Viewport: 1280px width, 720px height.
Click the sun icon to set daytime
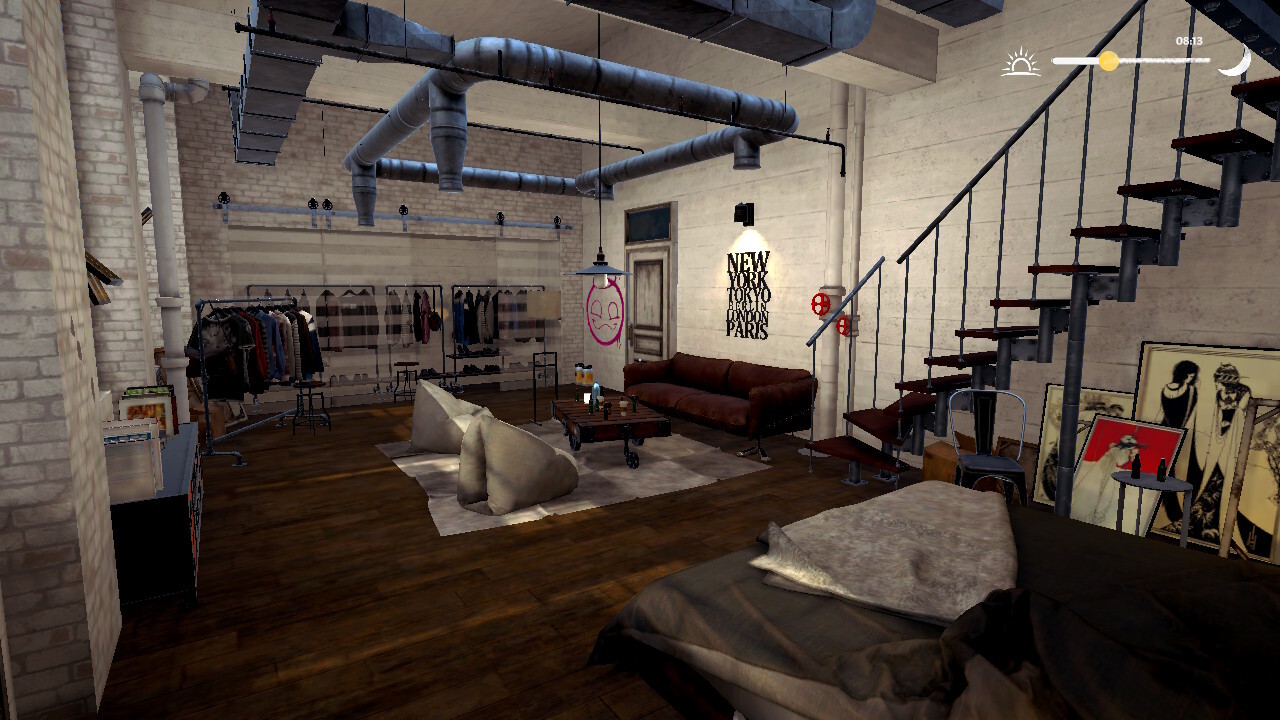1021,60
